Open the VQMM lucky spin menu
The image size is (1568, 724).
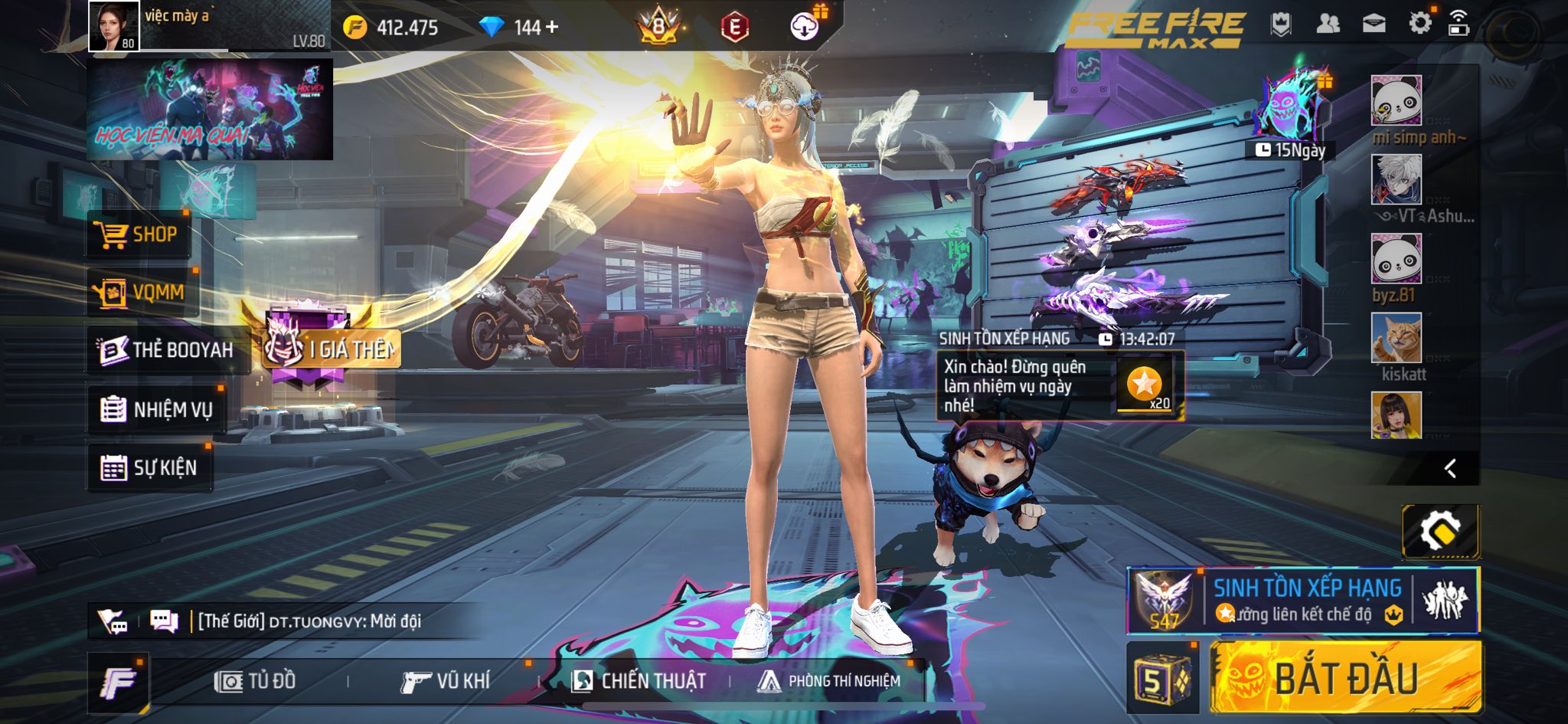142,292
